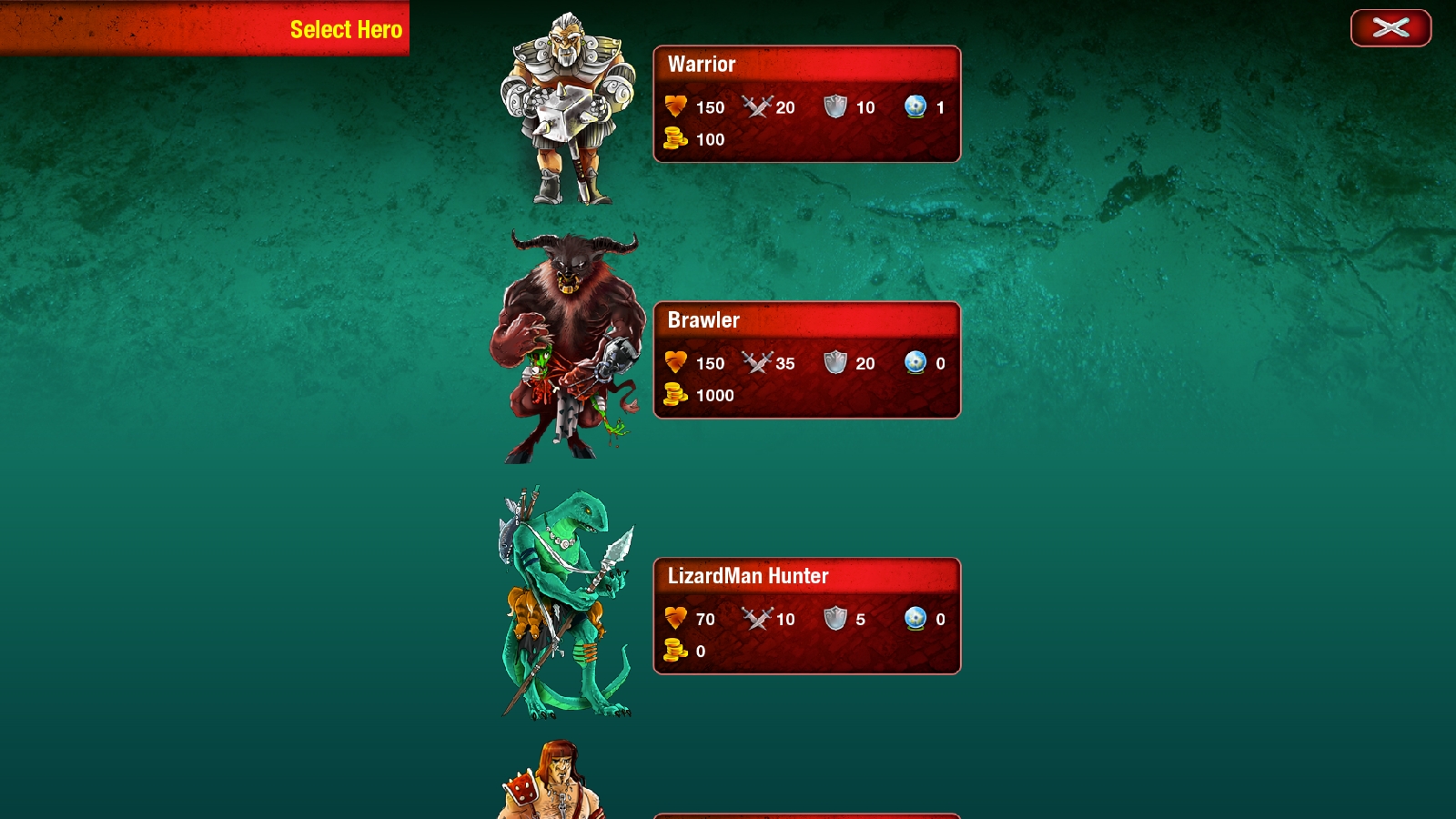Click the armored Warrior portrait
This screenshot has width=1456, height=819.
point(568,108)
